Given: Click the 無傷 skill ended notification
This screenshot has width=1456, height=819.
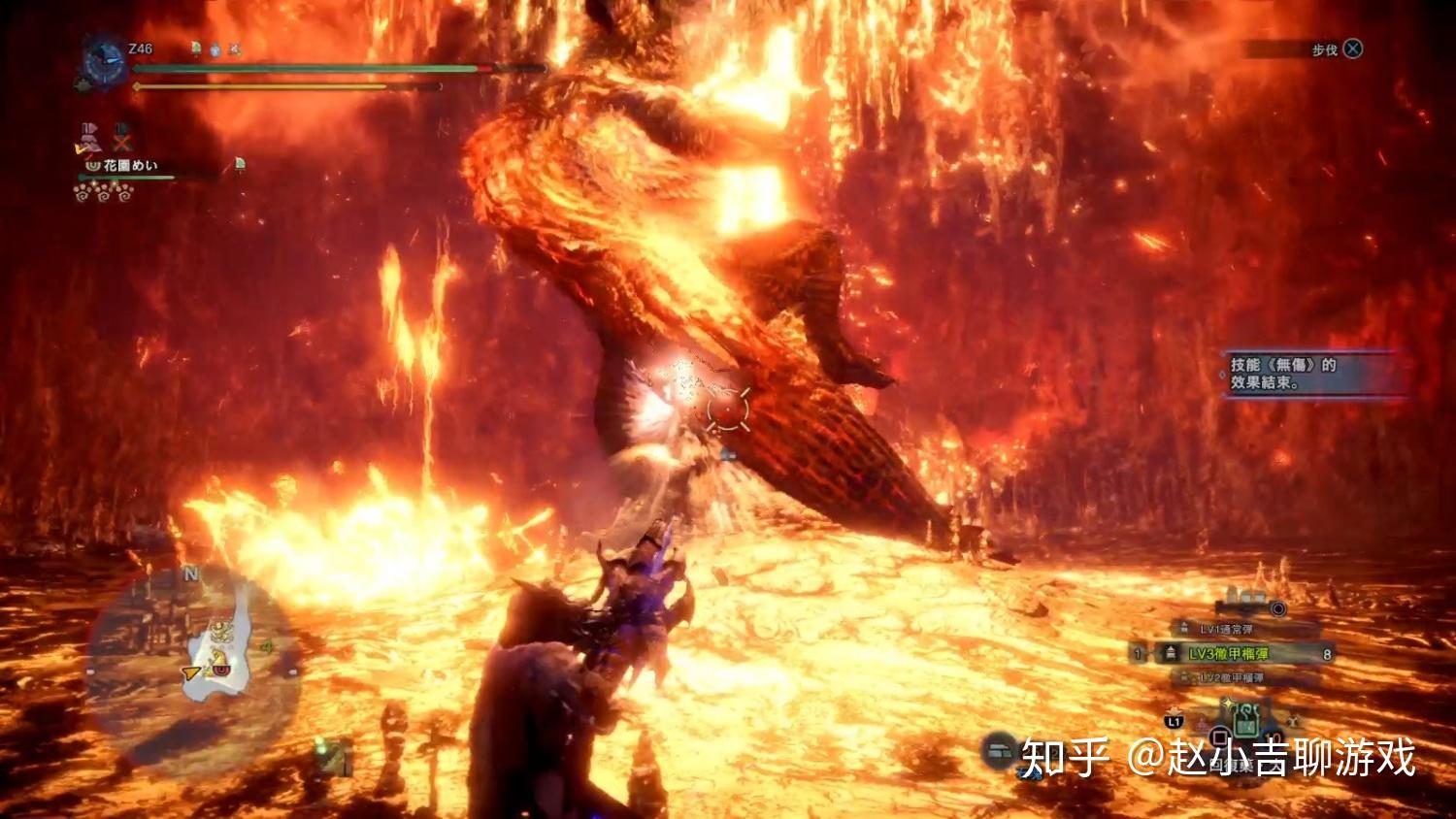Looking at the screenshot, I should 1308,374.
